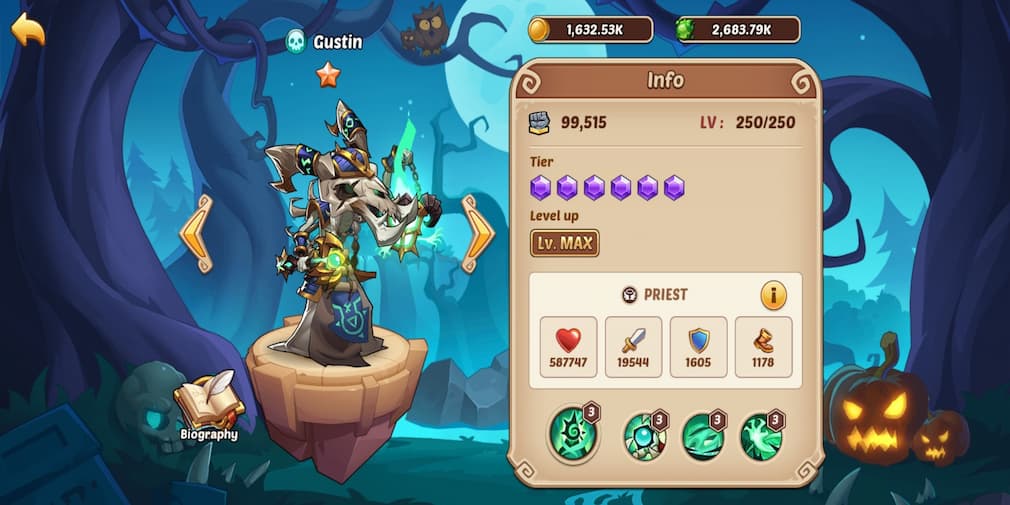View the green swirling mist skill

[x=703, y=436]
